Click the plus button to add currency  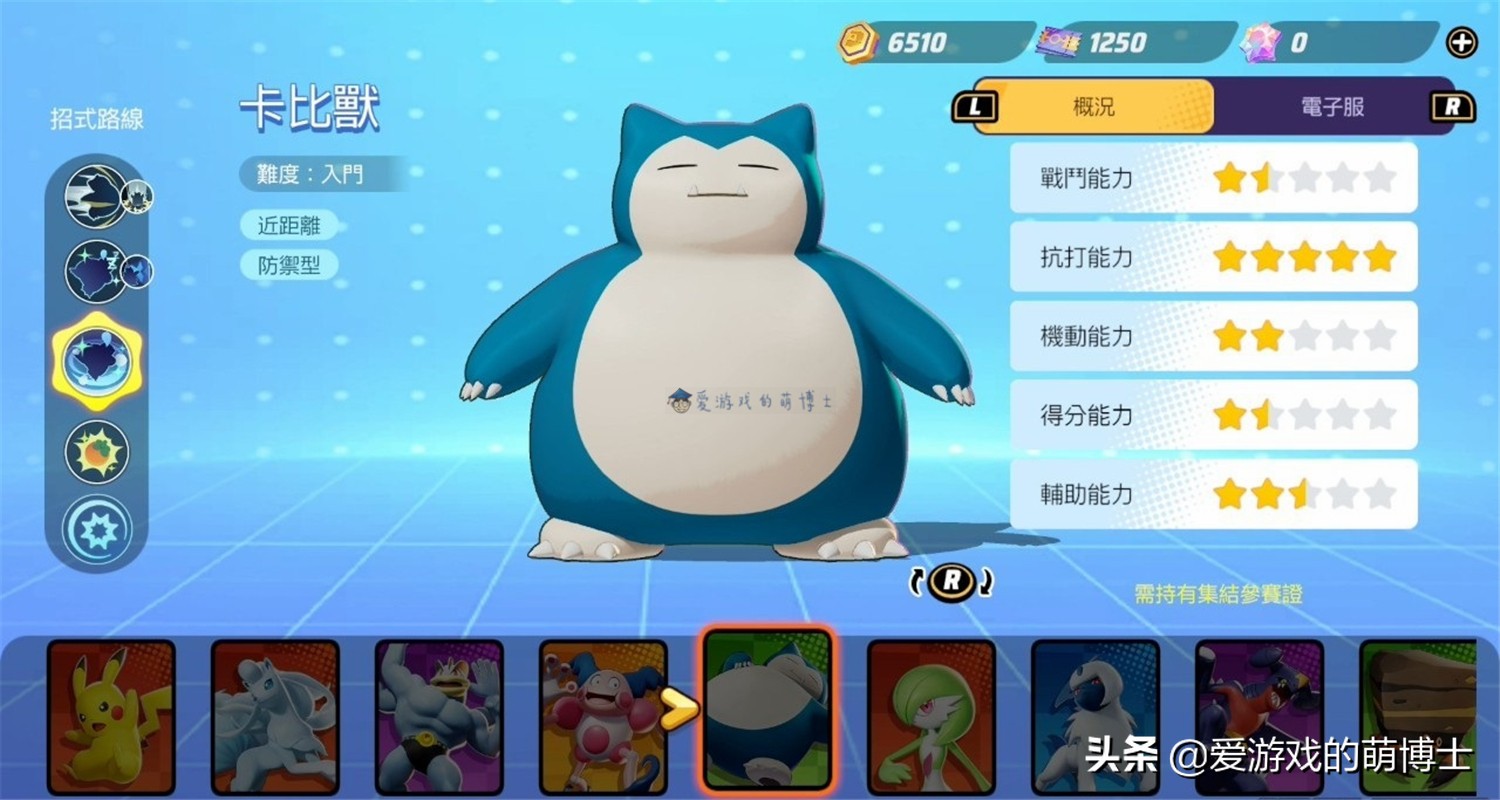click(1461, 43)
